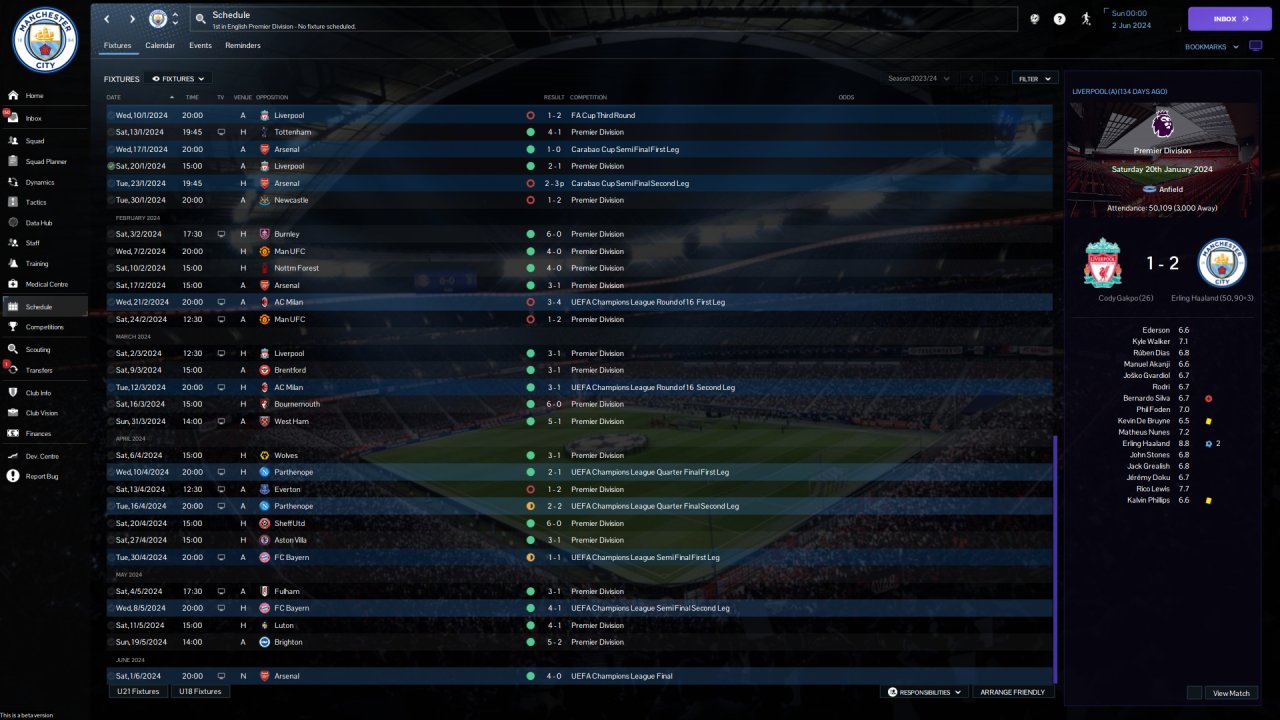
Task: Open the Scouting menu entry
Action: [x=38, y=350]
